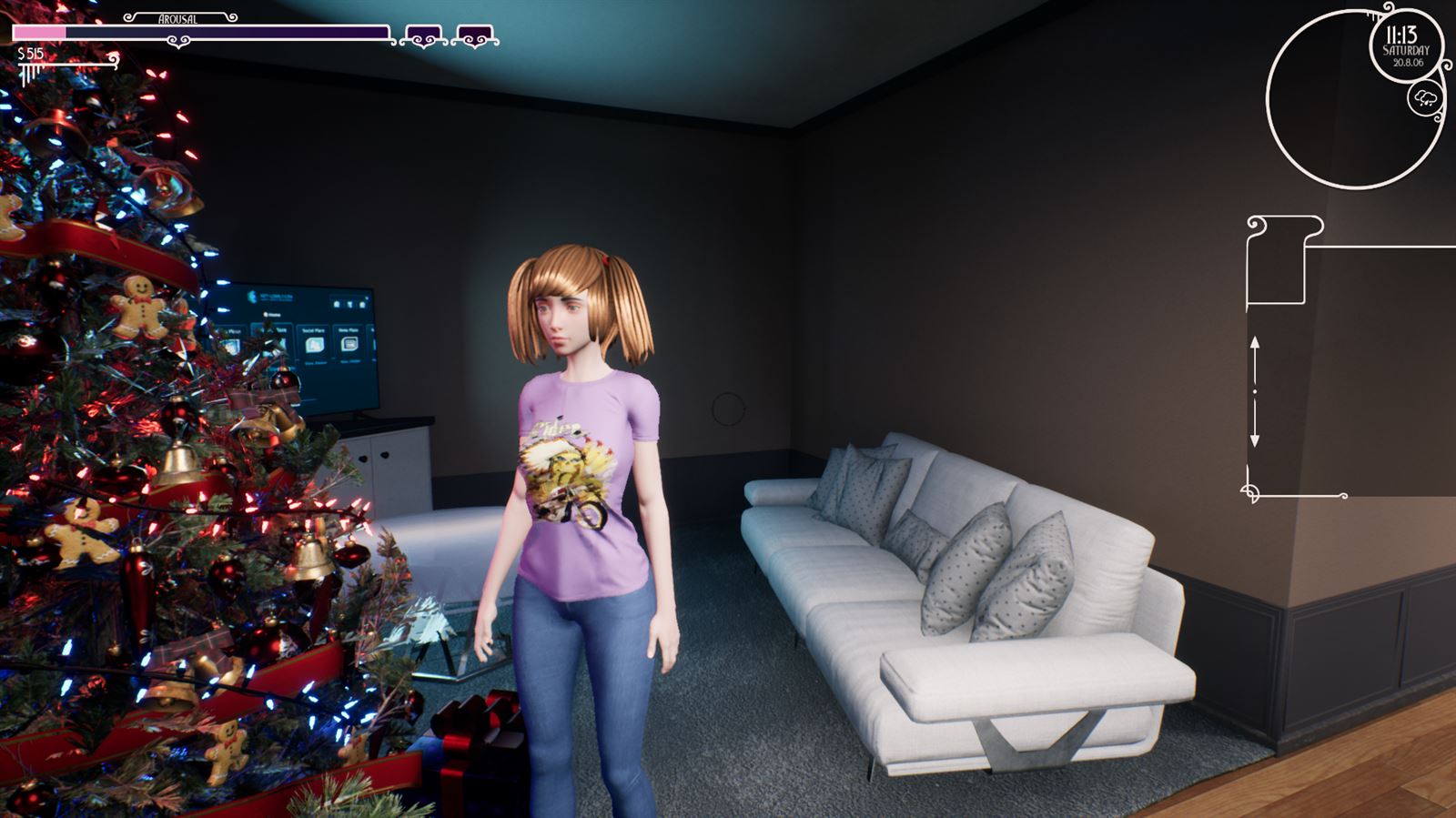Viewport: 1456px width, 818px height.
Task: Switch to the Home Place tab on TV
Action: click(349, 330)
